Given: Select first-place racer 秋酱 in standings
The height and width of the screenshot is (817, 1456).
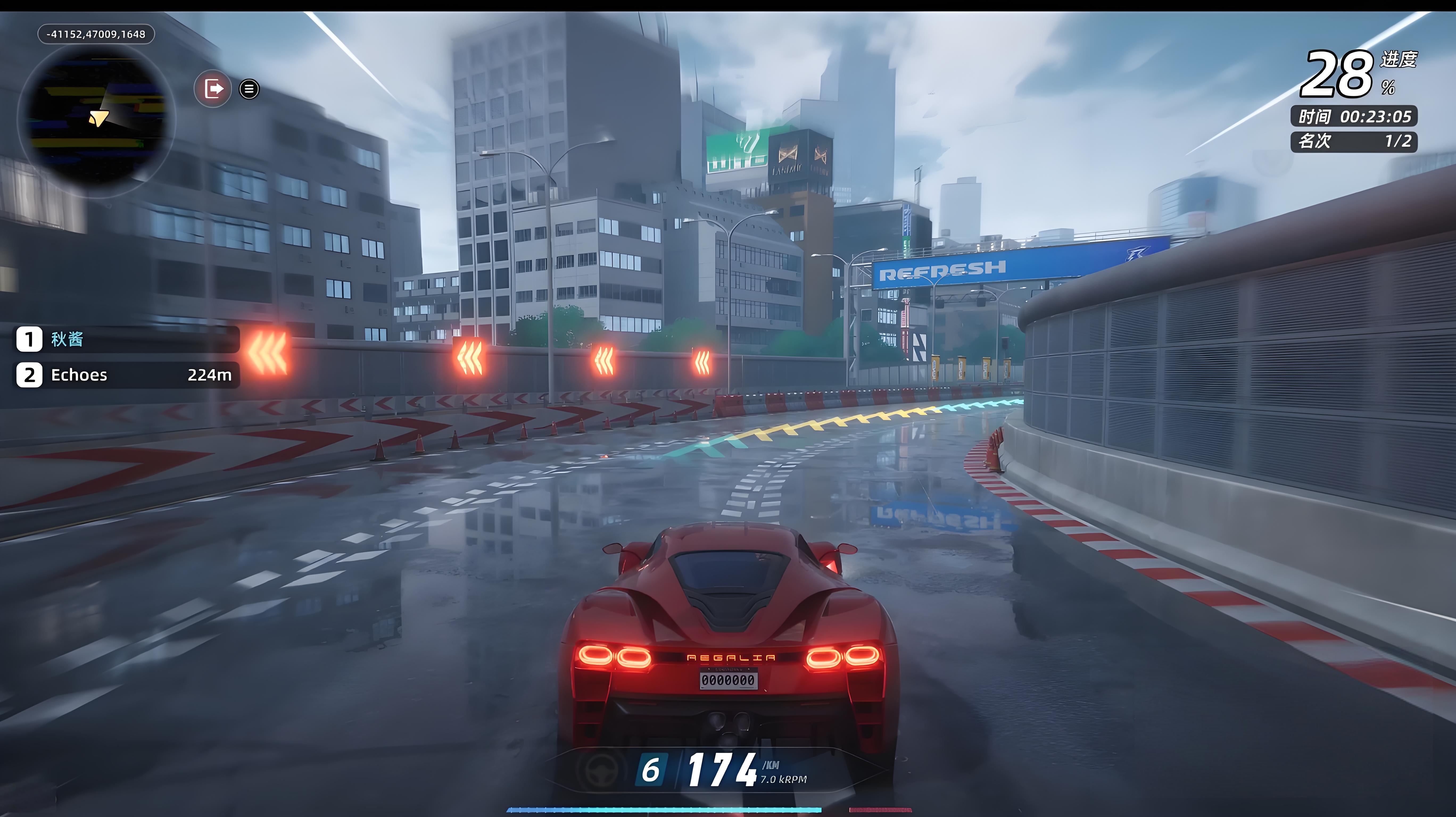Looking at the screenshot, I should click(x=127, y=339).
